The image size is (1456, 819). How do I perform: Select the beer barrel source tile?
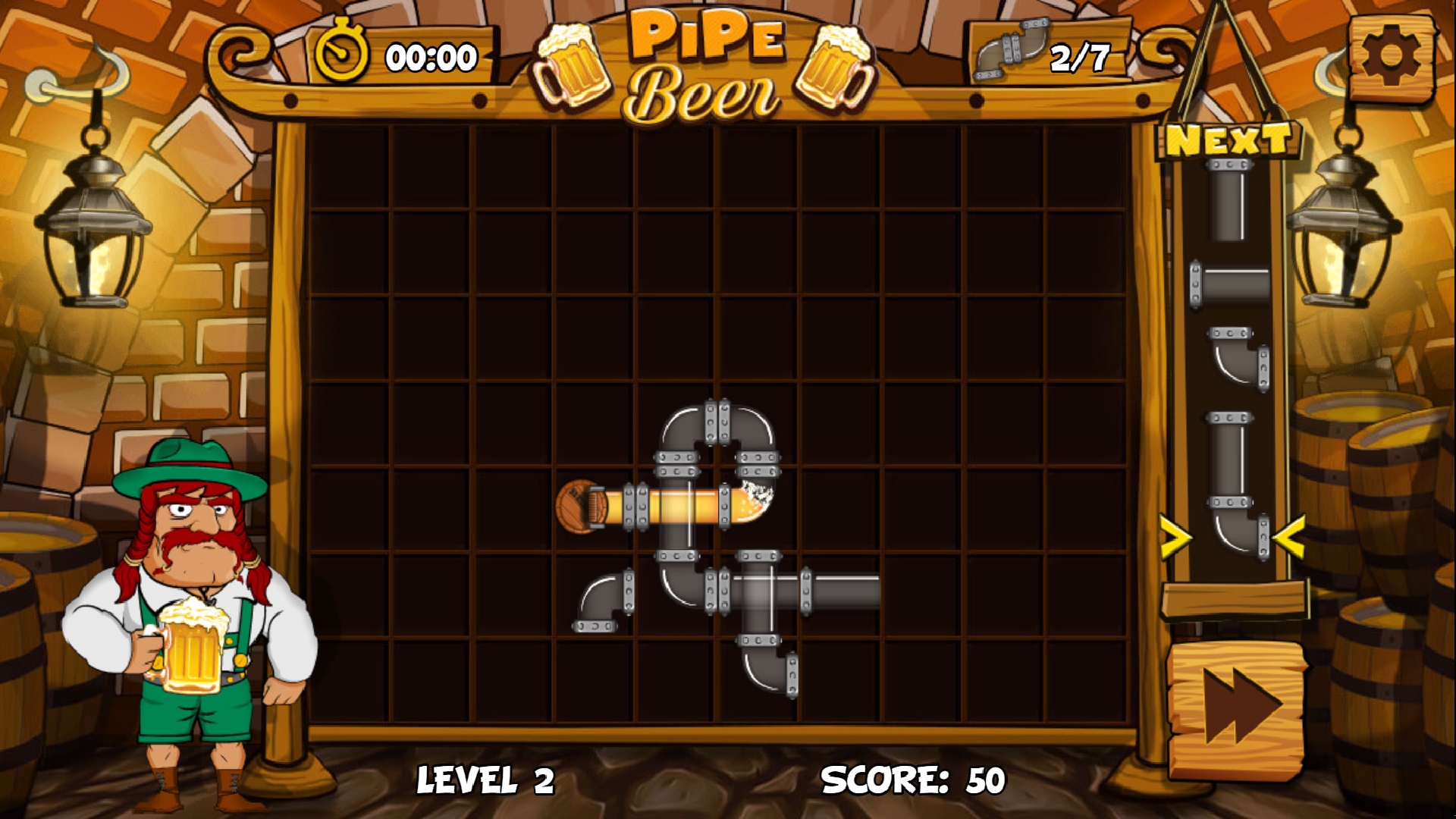(x=582, y=506)
